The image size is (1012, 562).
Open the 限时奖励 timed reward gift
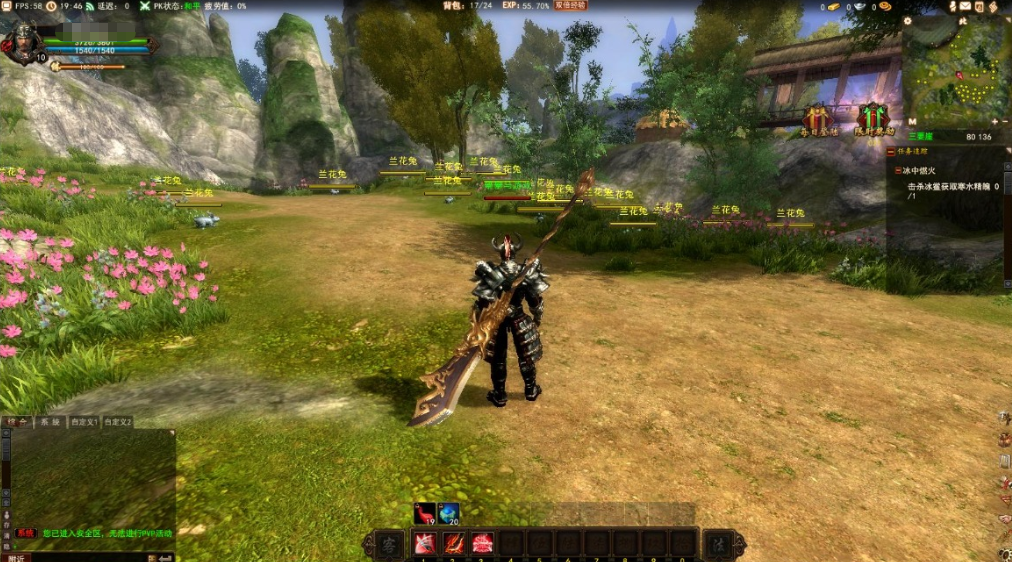click(872, 119)
